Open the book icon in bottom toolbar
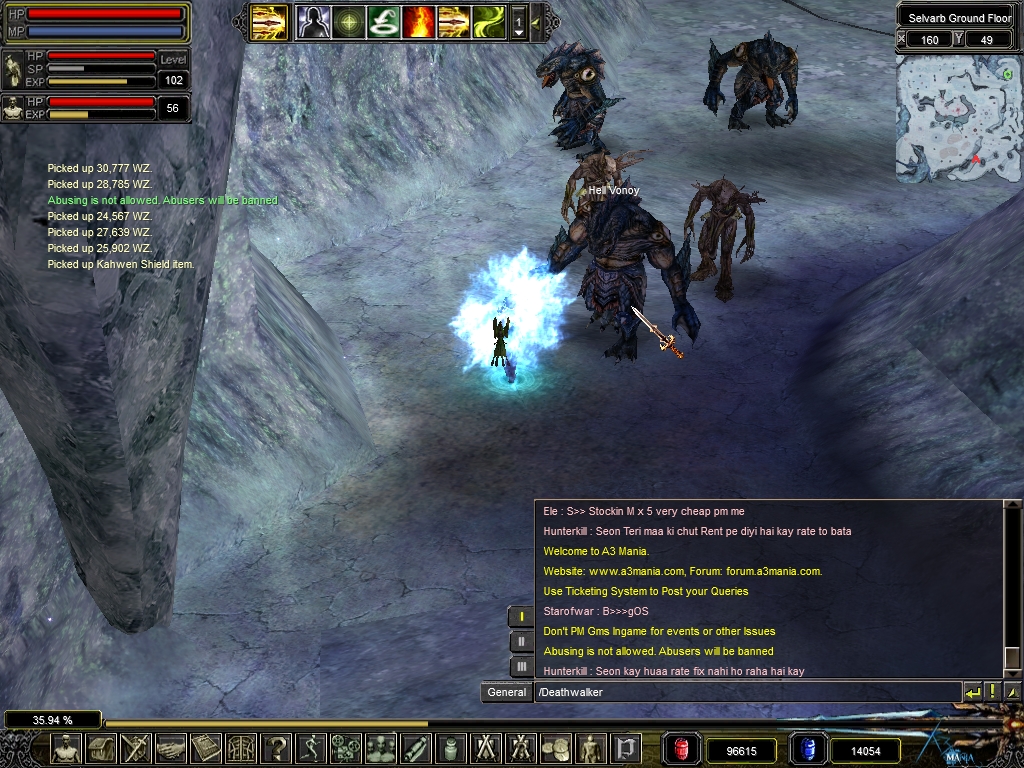Viewport: 1024px width, 768px height. click(x=207, y=748)
